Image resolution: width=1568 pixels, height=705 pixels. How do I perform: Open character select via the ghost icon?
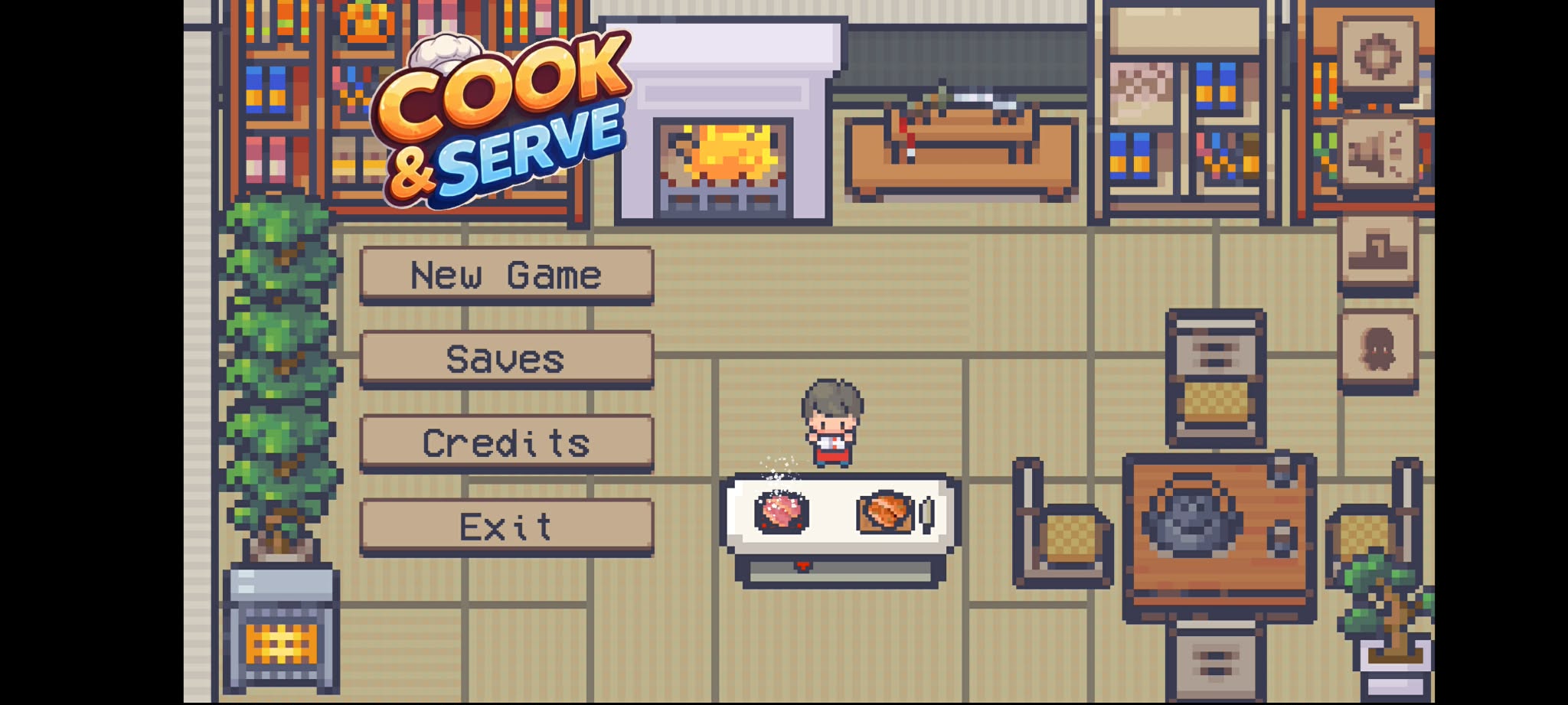1378,348
